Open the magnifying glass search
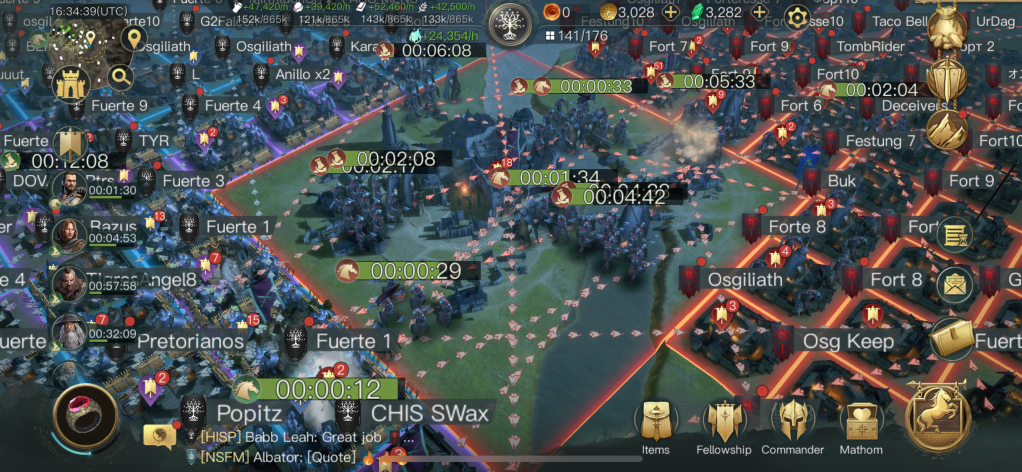1022x472 pixels. click(x=120, y=76)
